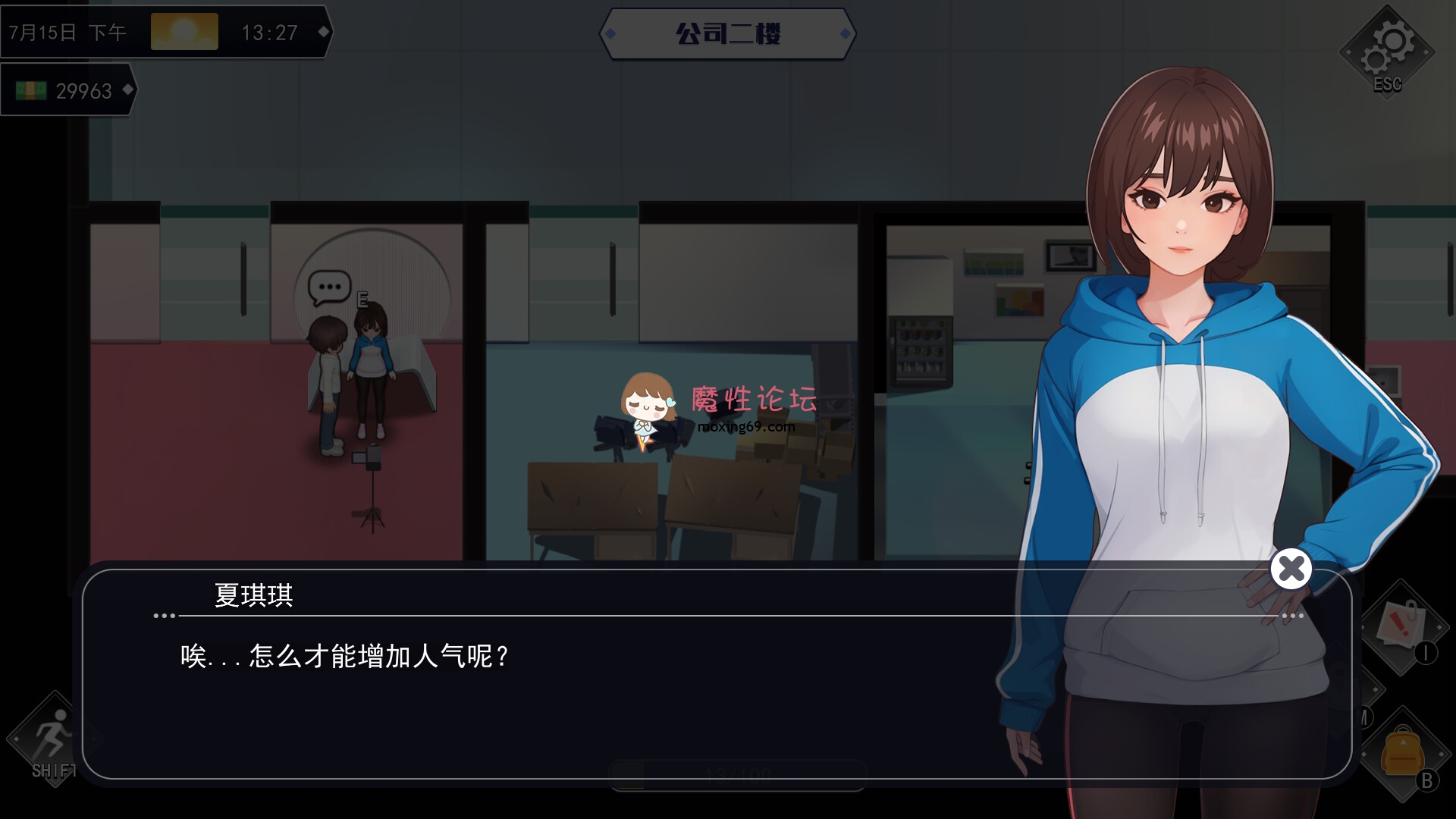Click the weather sunrise icon in the clock panel
Image resolution: width=1456 pixels, height=819 pixels.
[x=184, y=30]
